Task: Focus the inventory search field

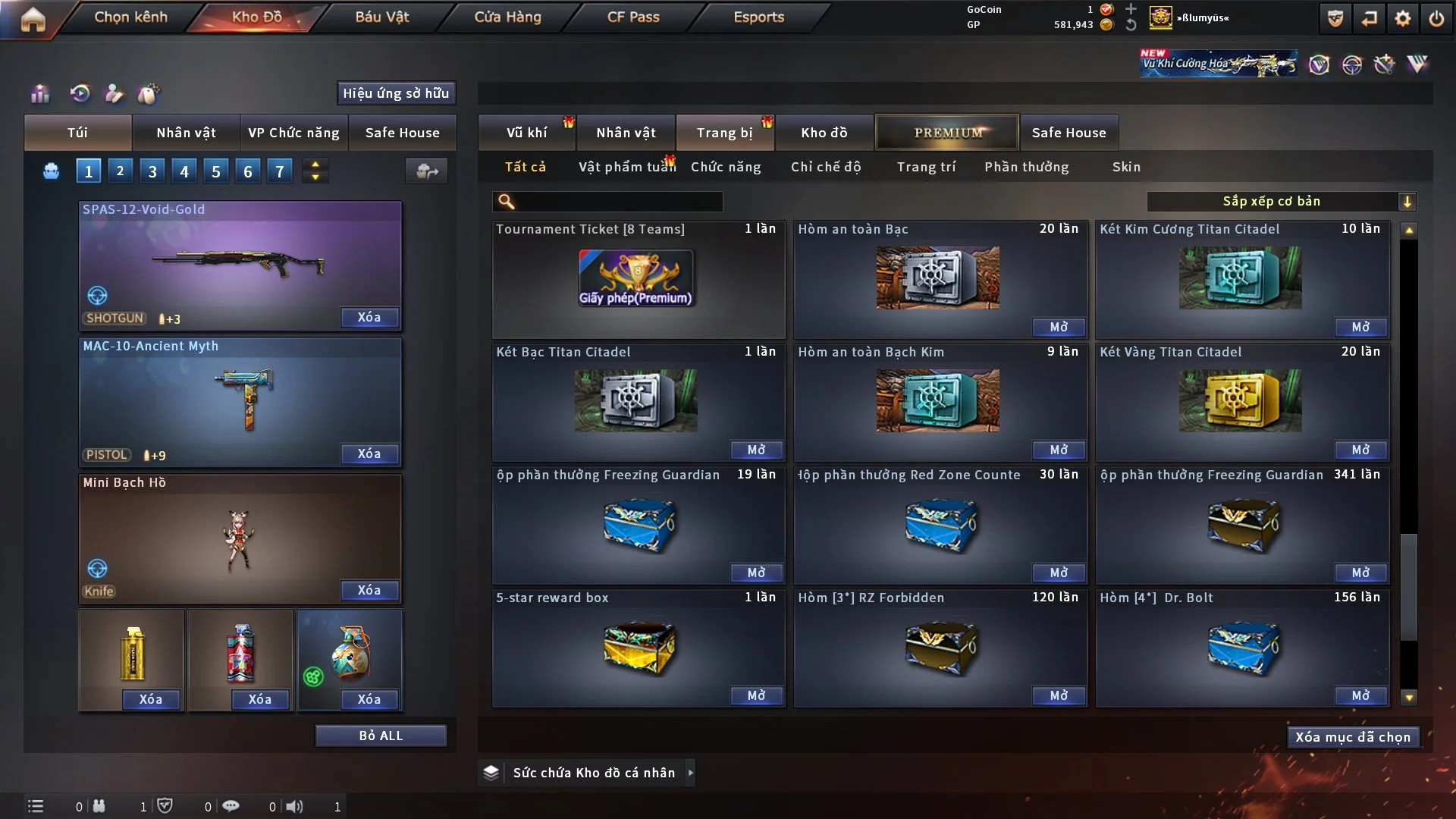Action: (618, 202)
